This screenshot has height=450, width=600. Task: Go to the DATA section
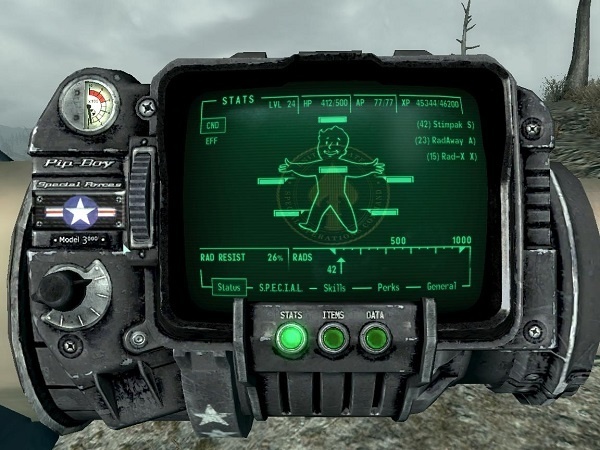point(375,341)
